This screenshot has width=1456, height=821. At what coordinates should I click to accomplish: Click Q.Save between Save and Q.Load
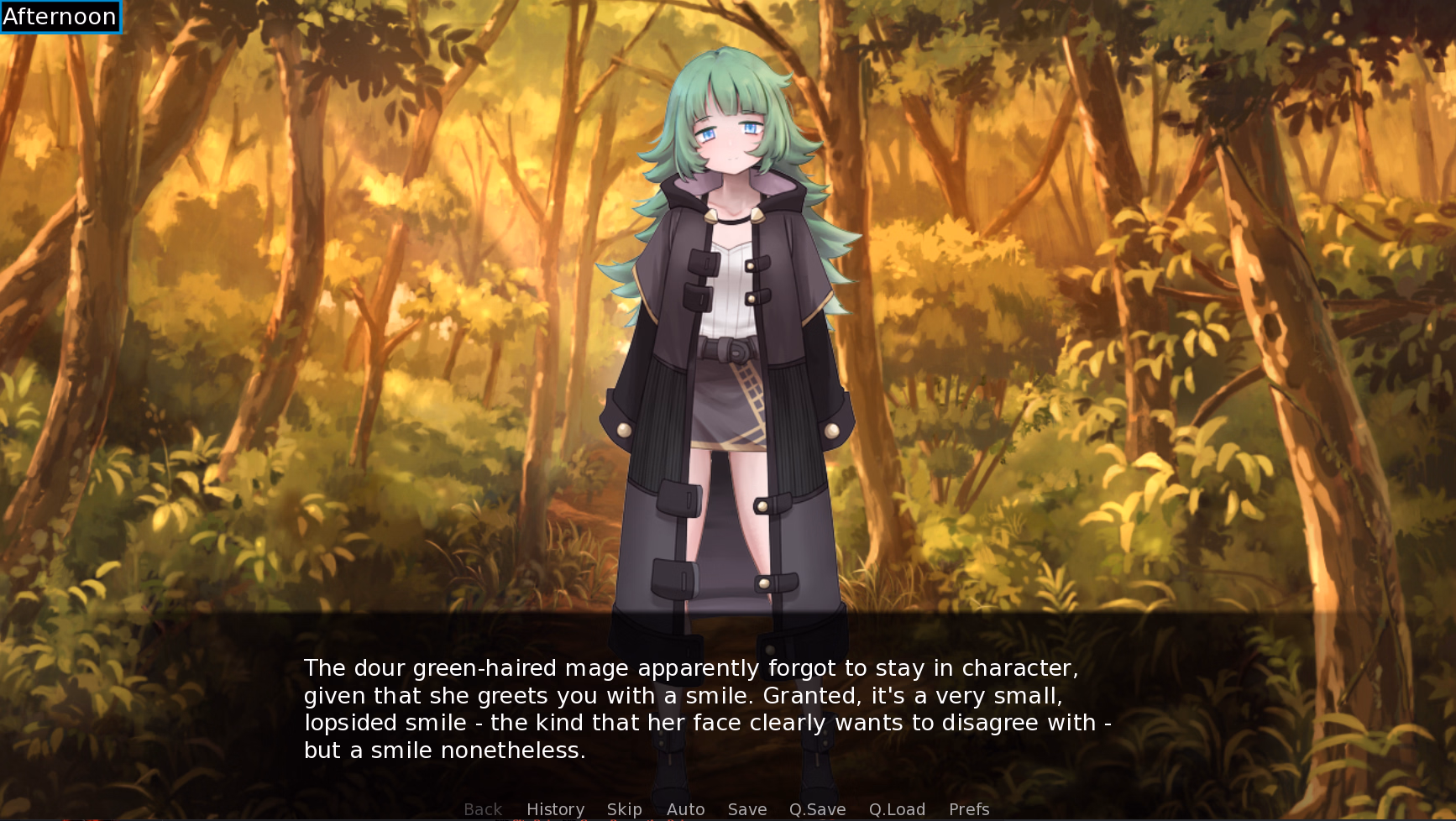818,808
